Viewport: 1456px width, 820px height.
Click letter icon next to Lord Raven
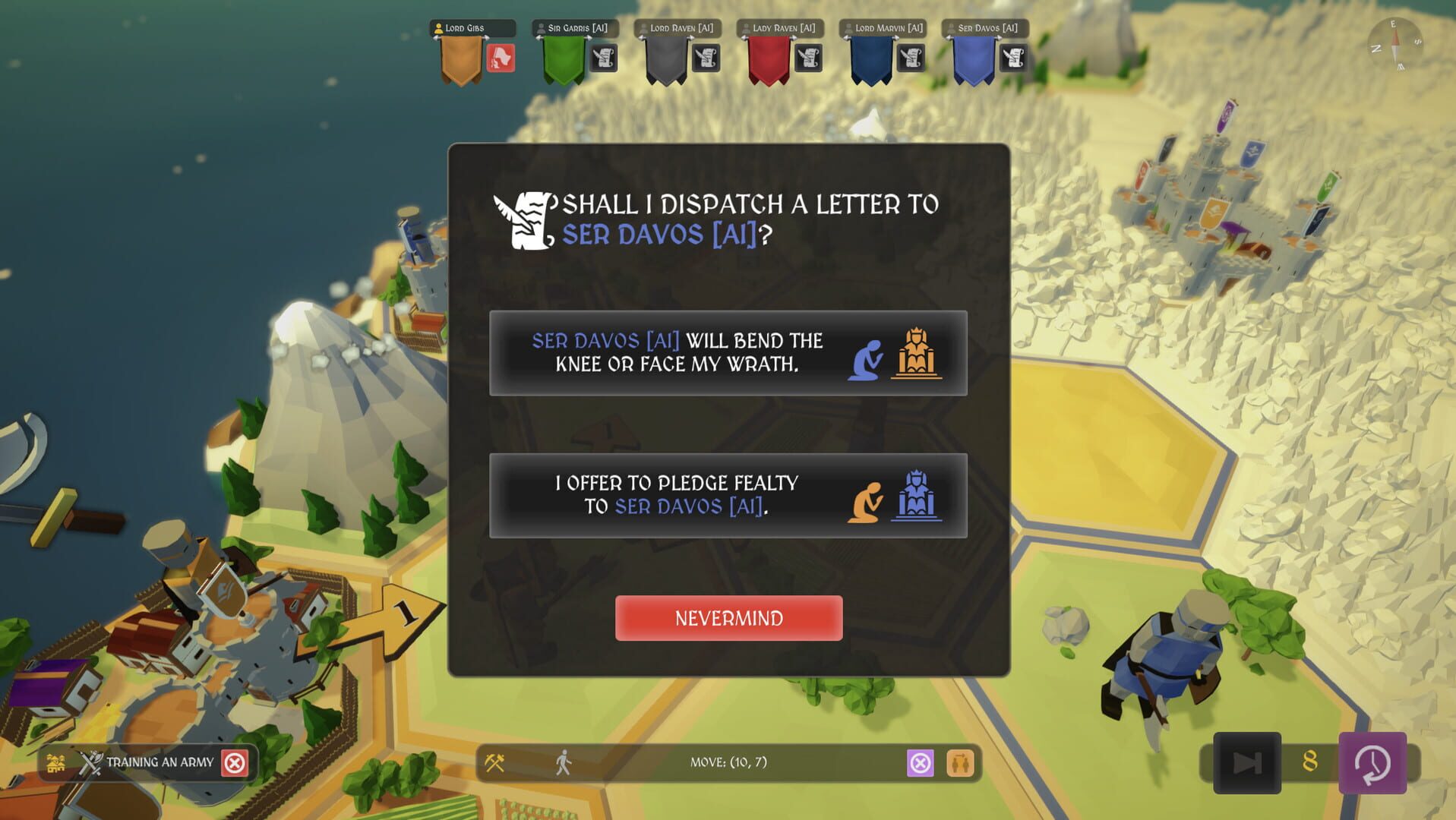click(x=706, y=58)
